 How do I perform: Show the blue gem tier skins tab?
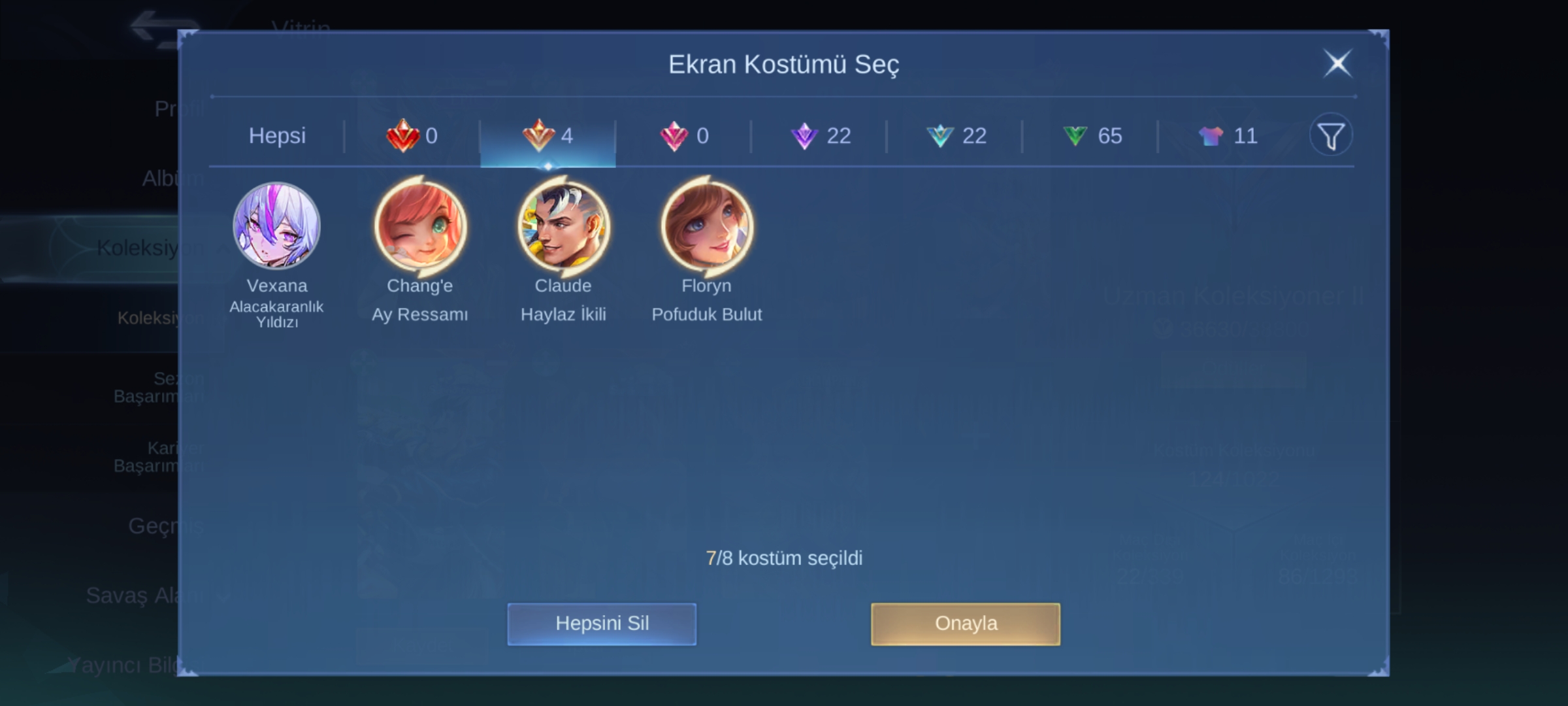pyautogui.click(x=956, y=136)
